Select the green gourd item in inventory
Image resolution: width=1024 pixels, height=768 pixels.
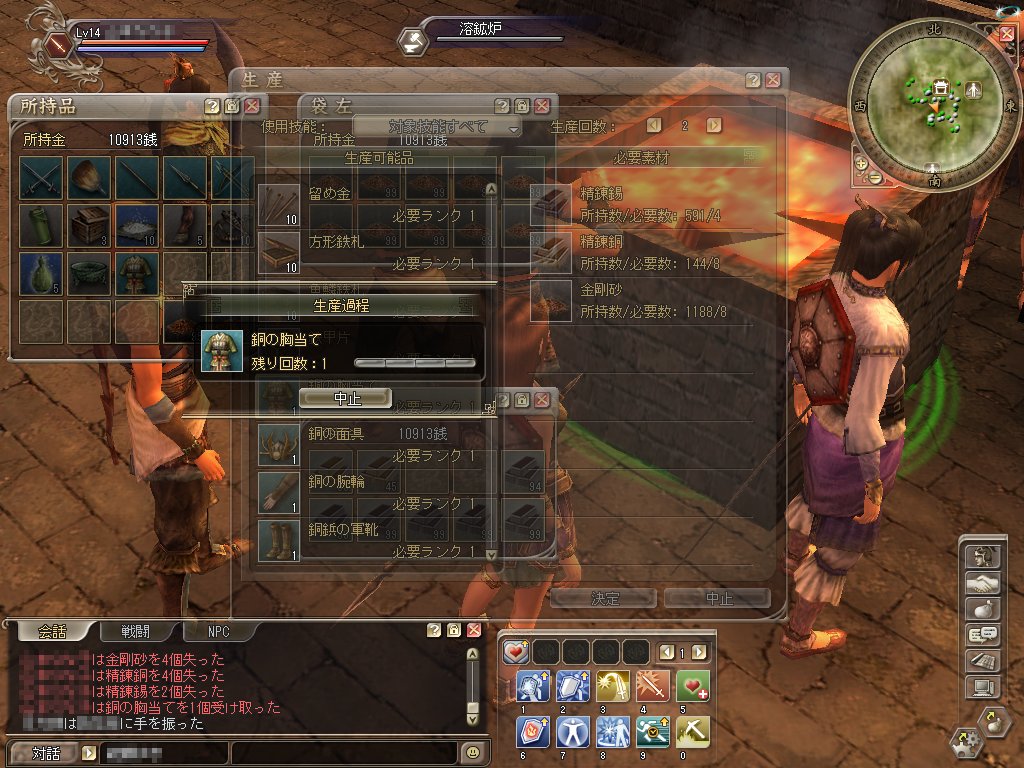pos(40,272)
